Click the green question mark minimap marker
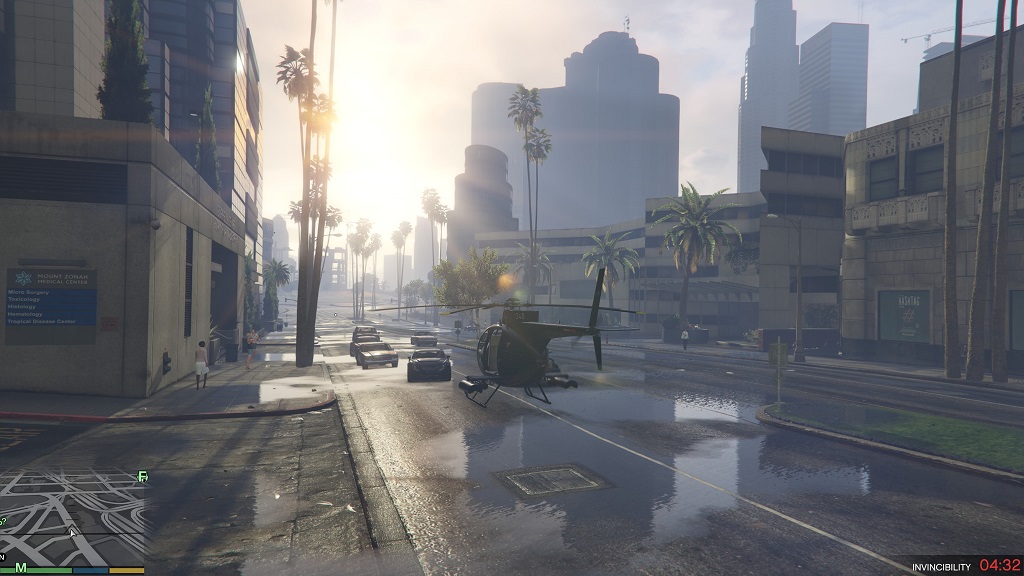 pos(3,521)
